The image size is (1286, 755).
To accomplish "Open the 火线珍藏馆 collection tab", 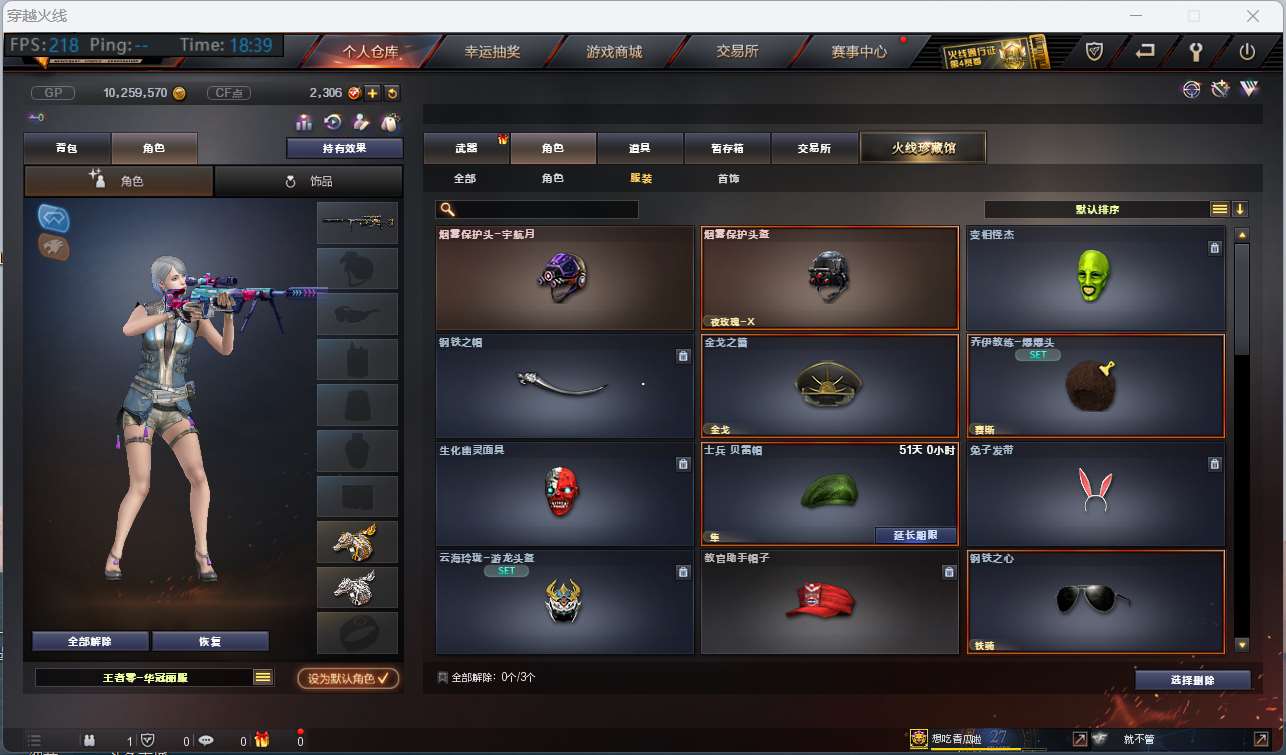I will [x=923, y=148].
